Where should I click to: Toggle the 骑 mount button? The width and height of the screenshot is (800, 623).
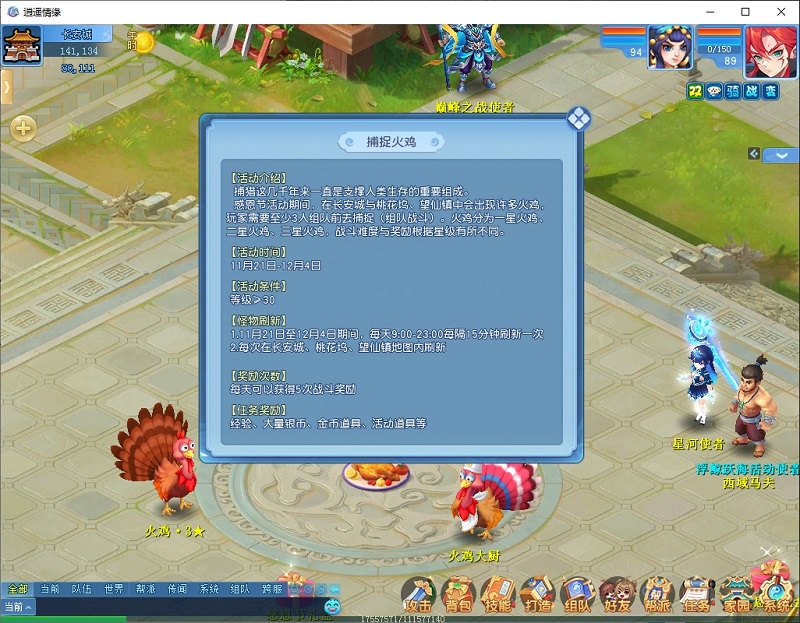(733, 91)
